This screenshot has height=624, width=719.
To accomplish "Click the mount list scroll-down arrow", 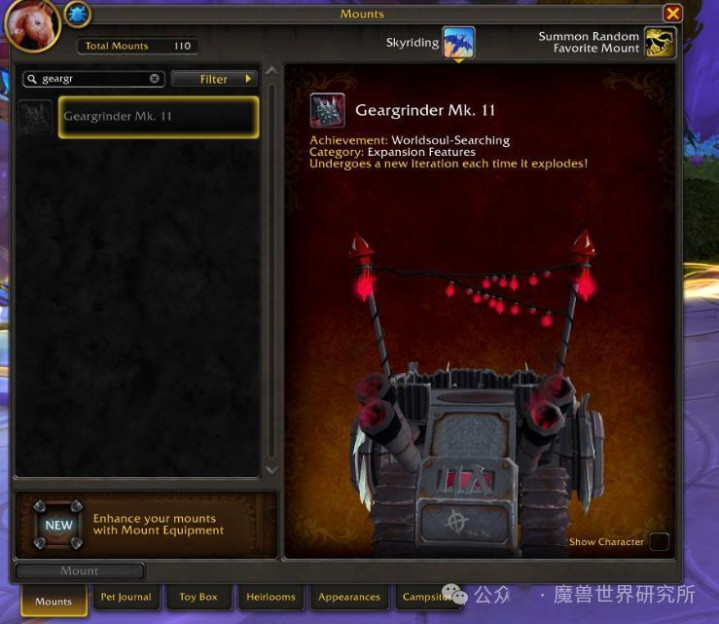I will click(x=269, y=469).
